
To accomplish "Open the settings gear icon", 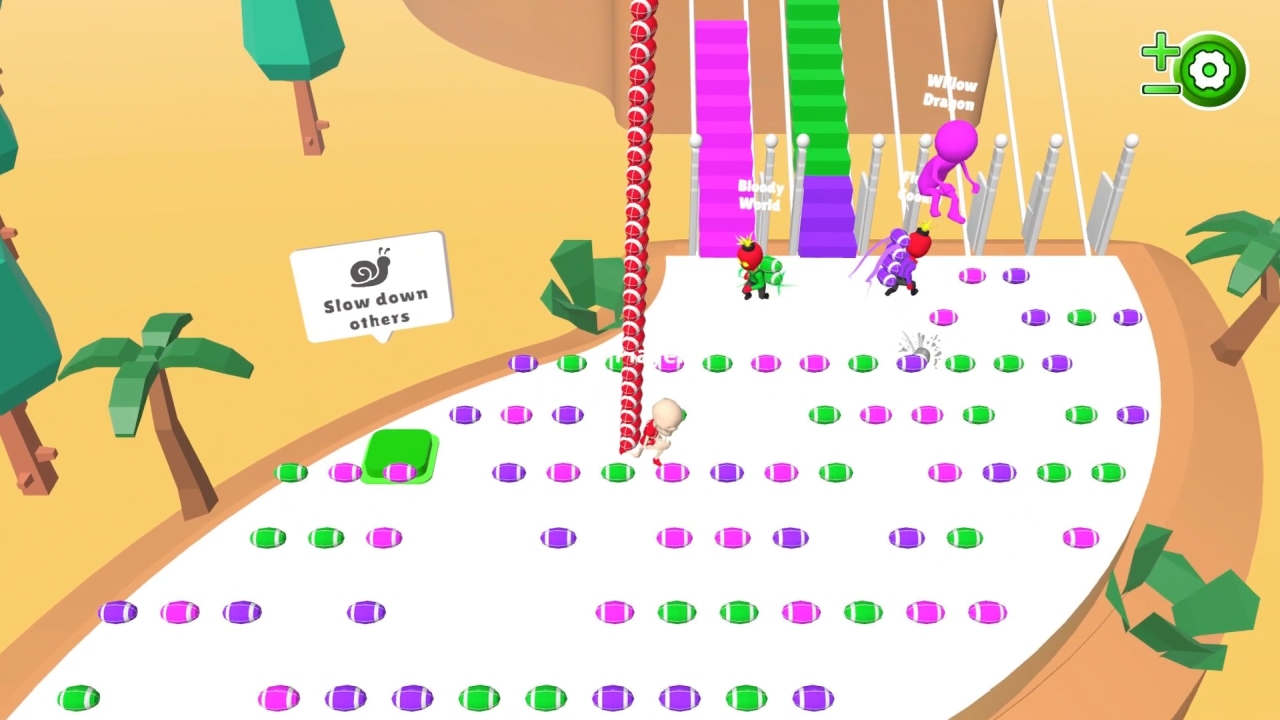I will coord(1208,70).
